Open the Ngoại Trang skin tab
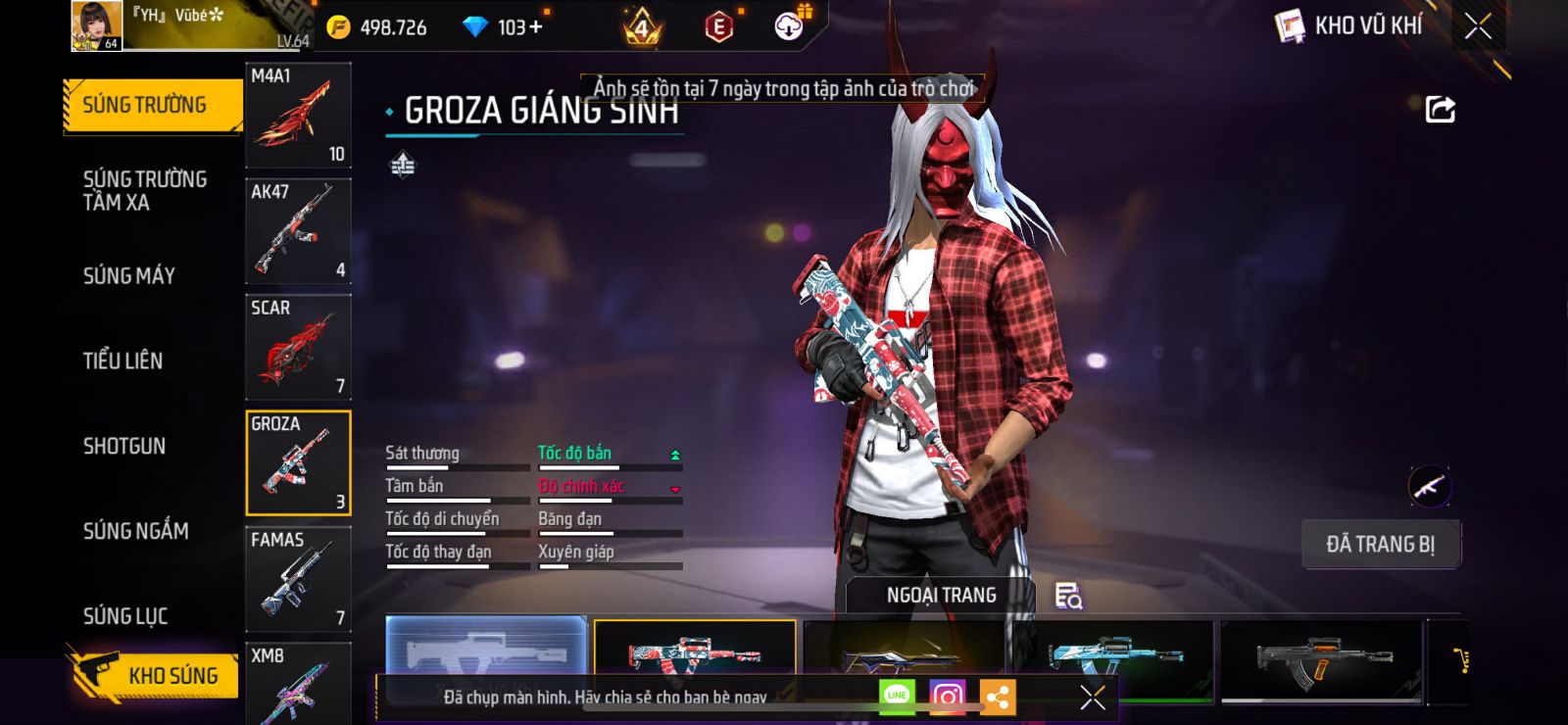The width and height of the screenshot is (1568, 725). click(x=941, y=595)
